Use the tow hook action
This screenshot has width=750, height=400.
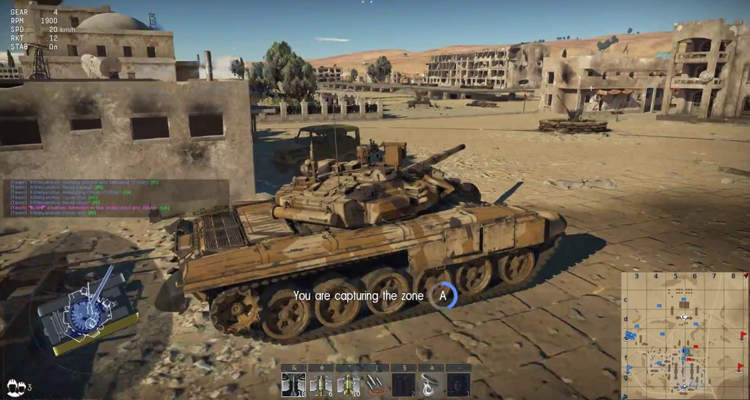tap(430, 384)
